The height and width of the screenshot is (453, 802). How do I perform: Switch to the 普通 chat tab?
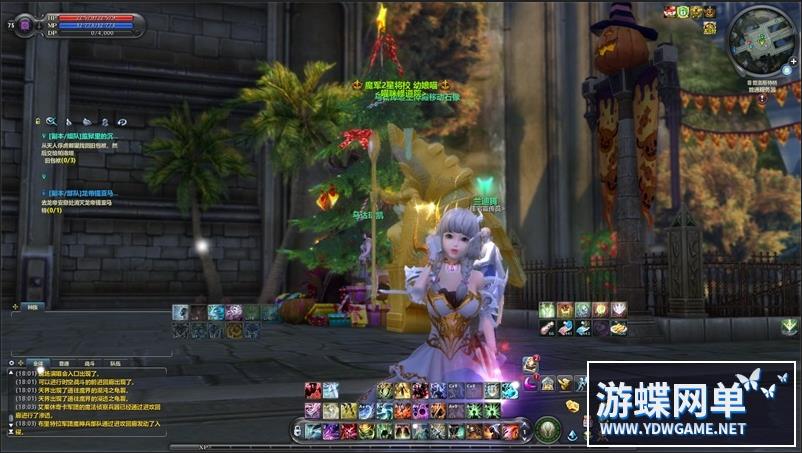64,364
